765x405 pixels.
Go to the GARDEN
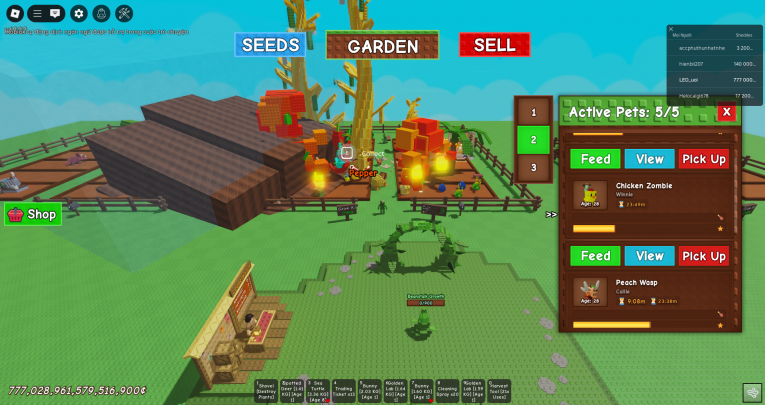point(382,46)
